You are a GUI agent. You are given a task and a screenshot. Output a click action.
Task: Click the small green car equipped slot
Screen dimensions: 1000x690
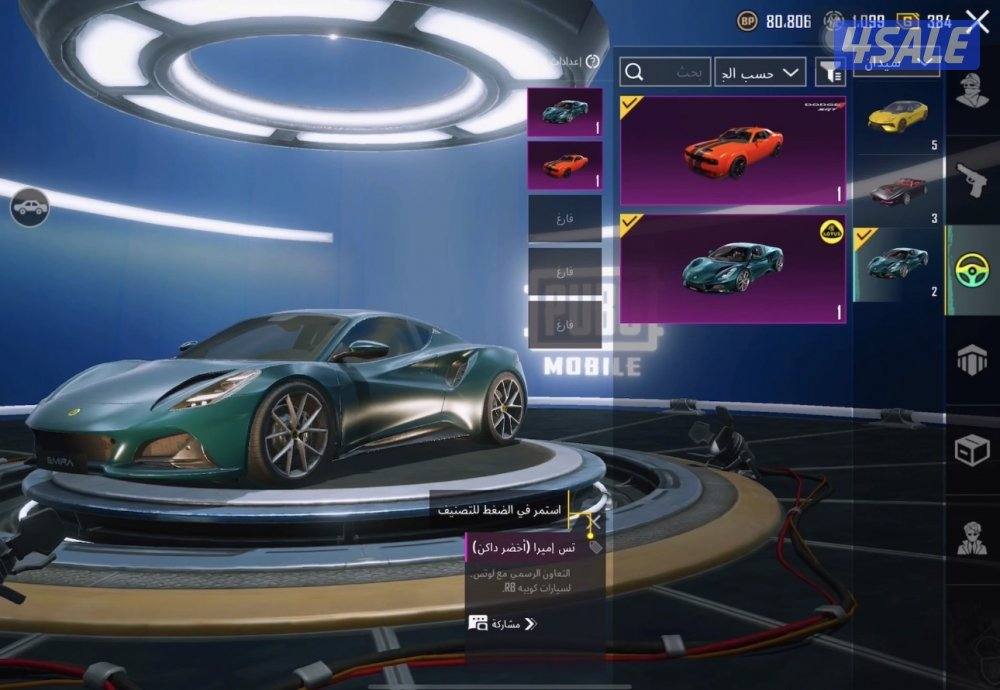[x=565, y=112]
